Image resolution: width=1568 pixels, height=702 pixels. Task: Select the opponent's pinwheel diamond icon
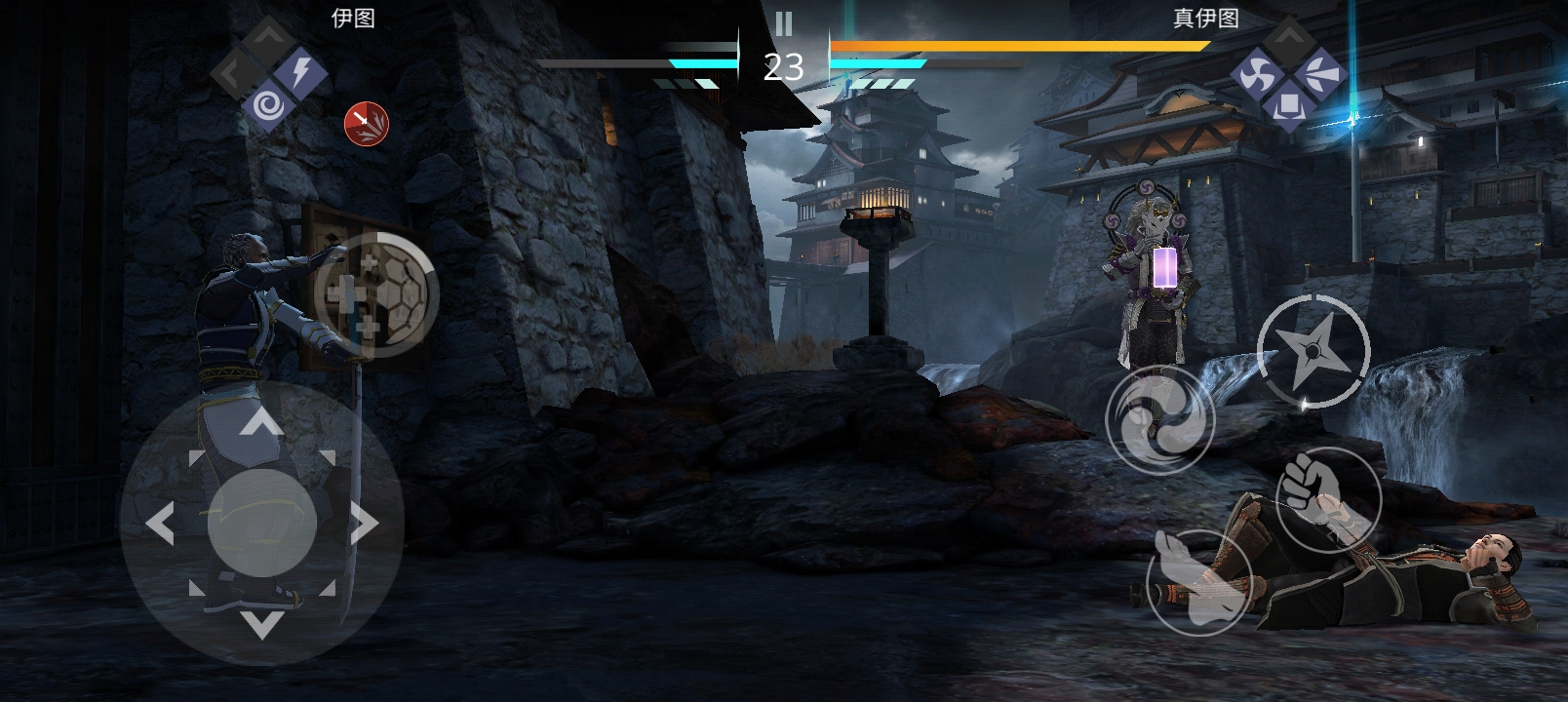click(x=1257, y=73)
